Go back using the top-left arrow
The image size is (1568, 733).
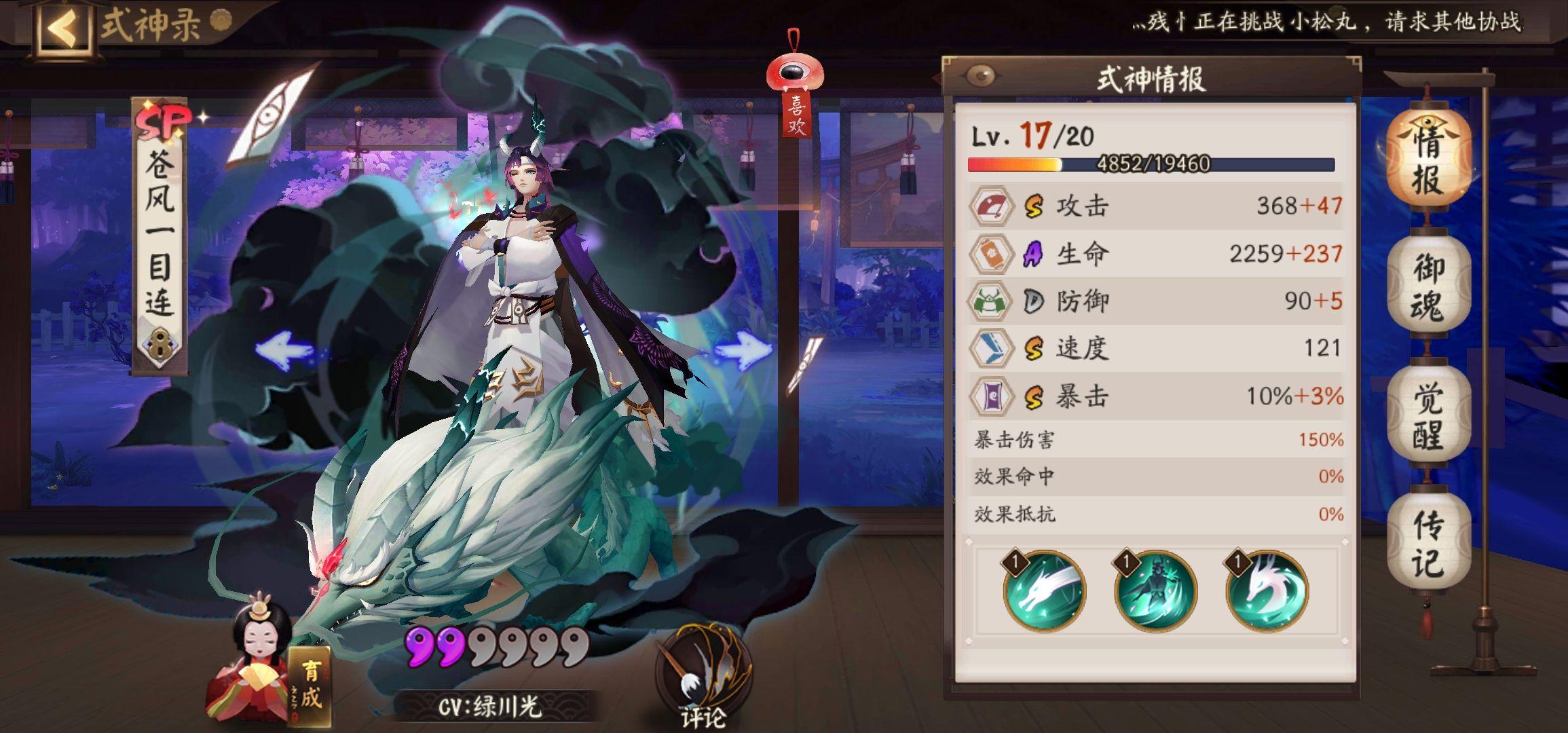(64, 29)
